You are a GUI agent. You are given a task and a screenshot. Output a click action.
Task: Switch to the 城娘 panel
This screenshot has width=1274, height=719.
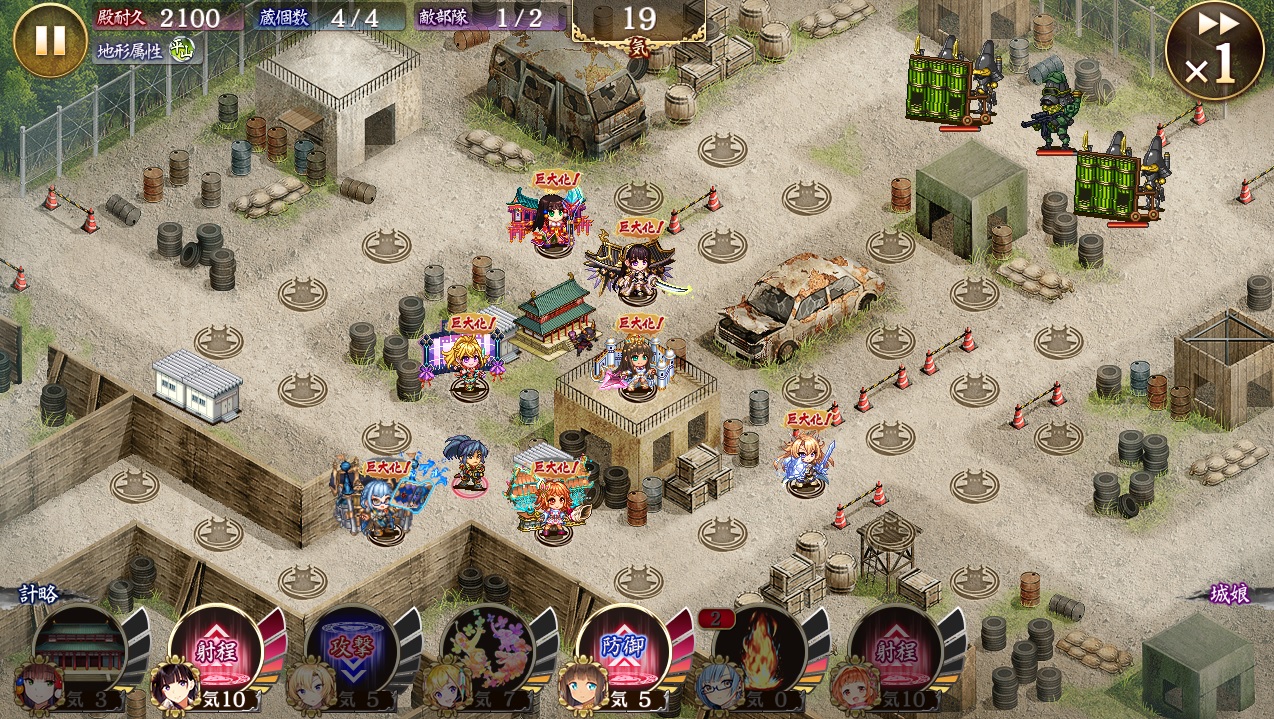point(1228,594)
